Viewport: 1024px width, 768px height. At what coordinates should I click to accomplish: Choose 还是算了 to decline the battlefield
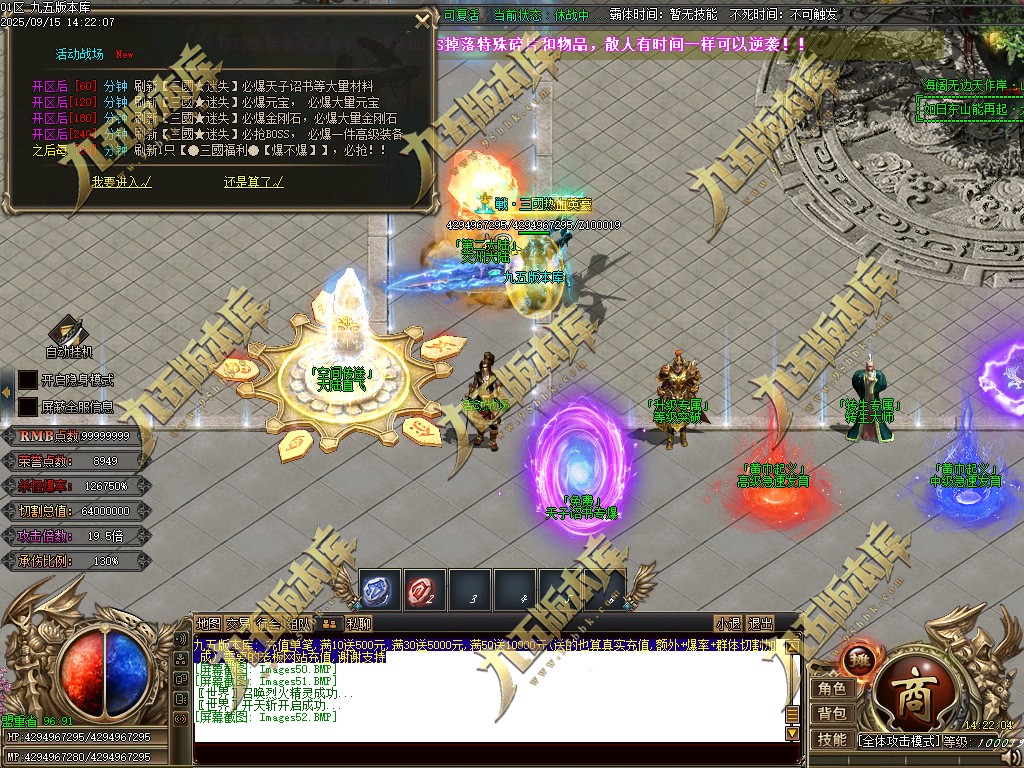pos(253,182)
